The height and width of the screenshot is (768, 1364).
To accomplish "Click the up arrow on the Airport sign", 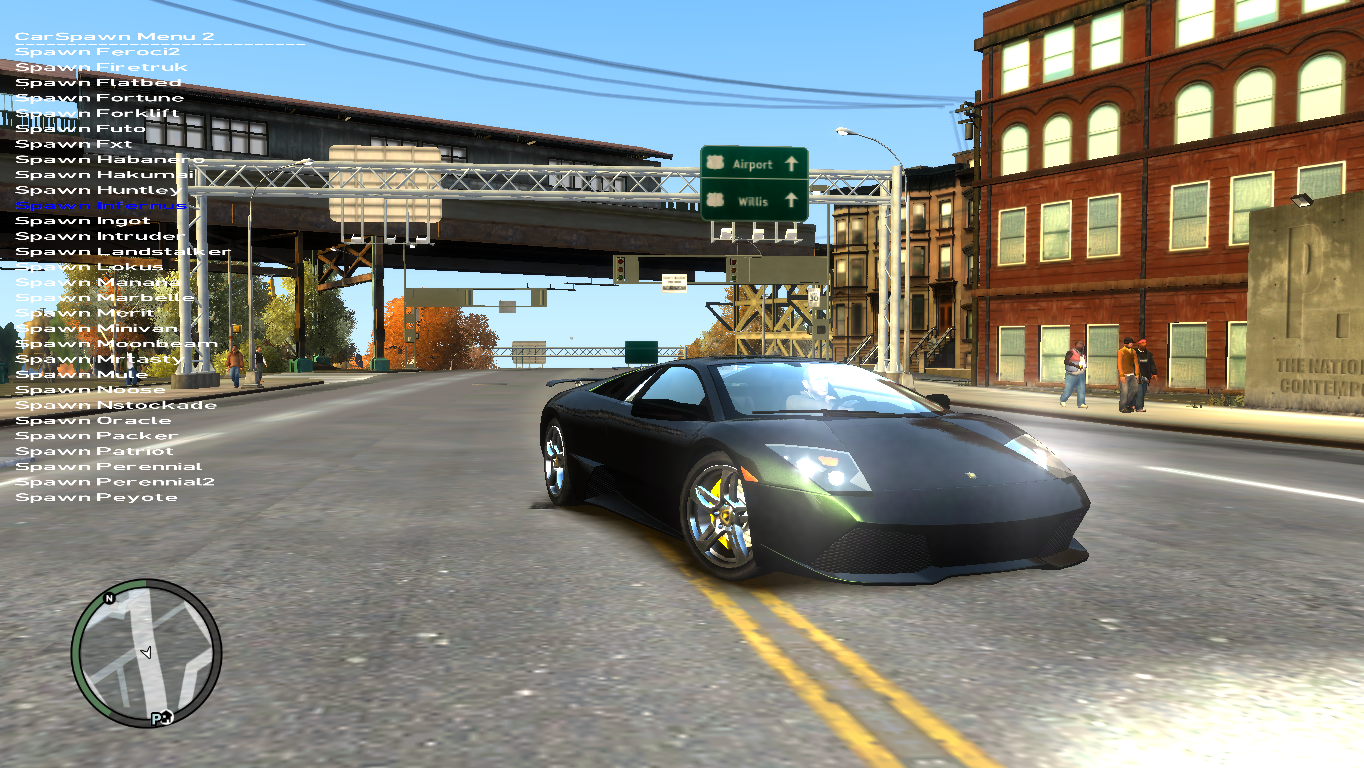I will [x=791, y=164].
